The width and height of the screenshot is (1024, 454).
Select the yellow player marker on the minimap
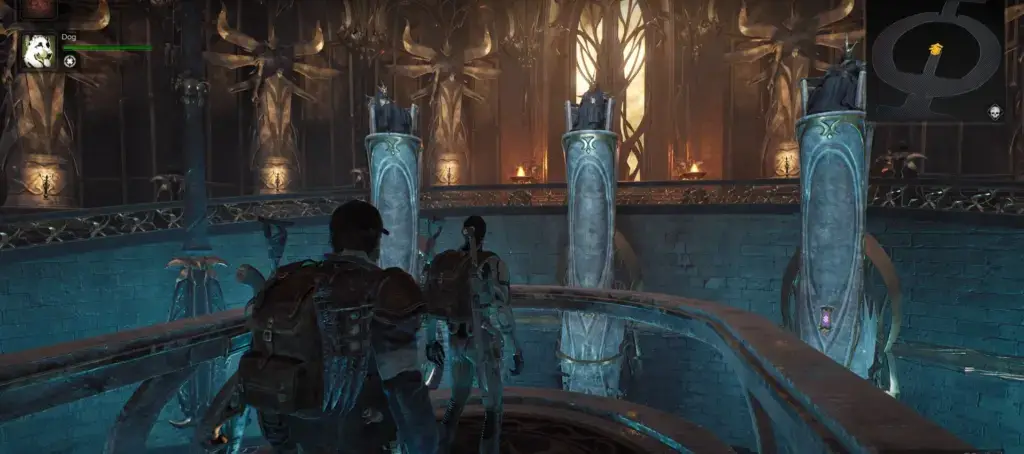pyautogui.click(x=936, y=48)
